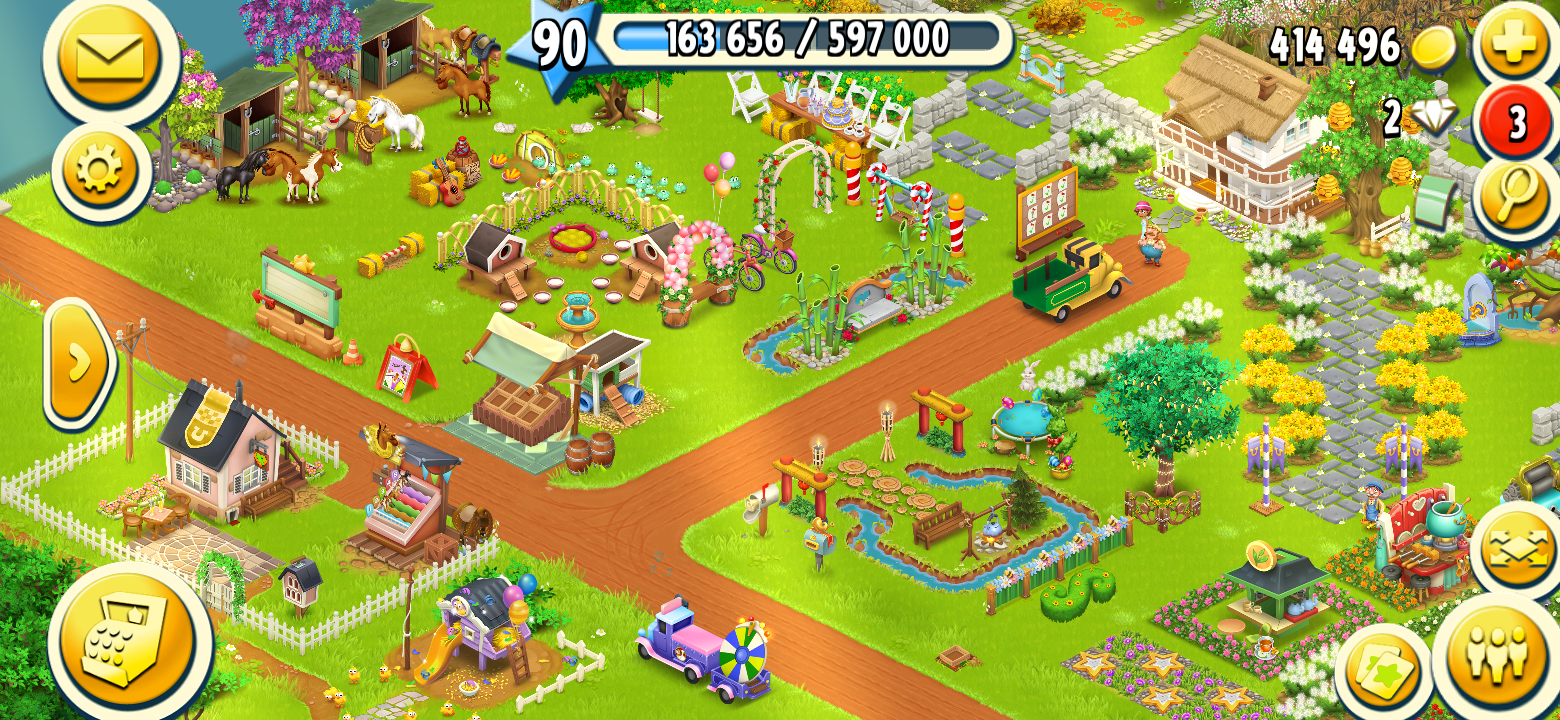This screenshot has width=1560, height=720.
Task: Open search with the magnifying glass icon
Action: (x=1516, y=196)
